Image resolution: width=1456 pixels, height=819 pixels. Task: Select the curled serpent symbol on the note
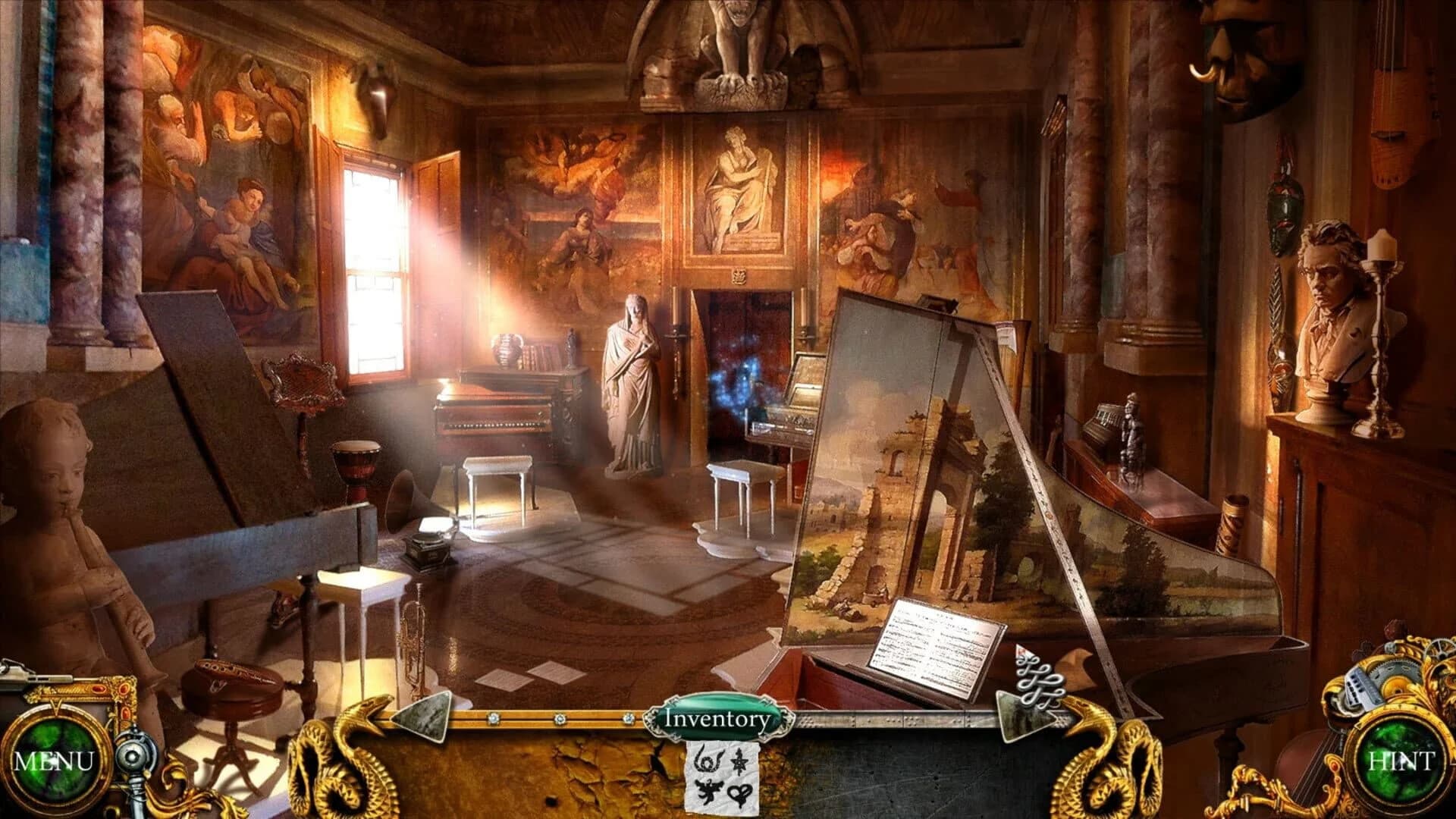[707, 760]
